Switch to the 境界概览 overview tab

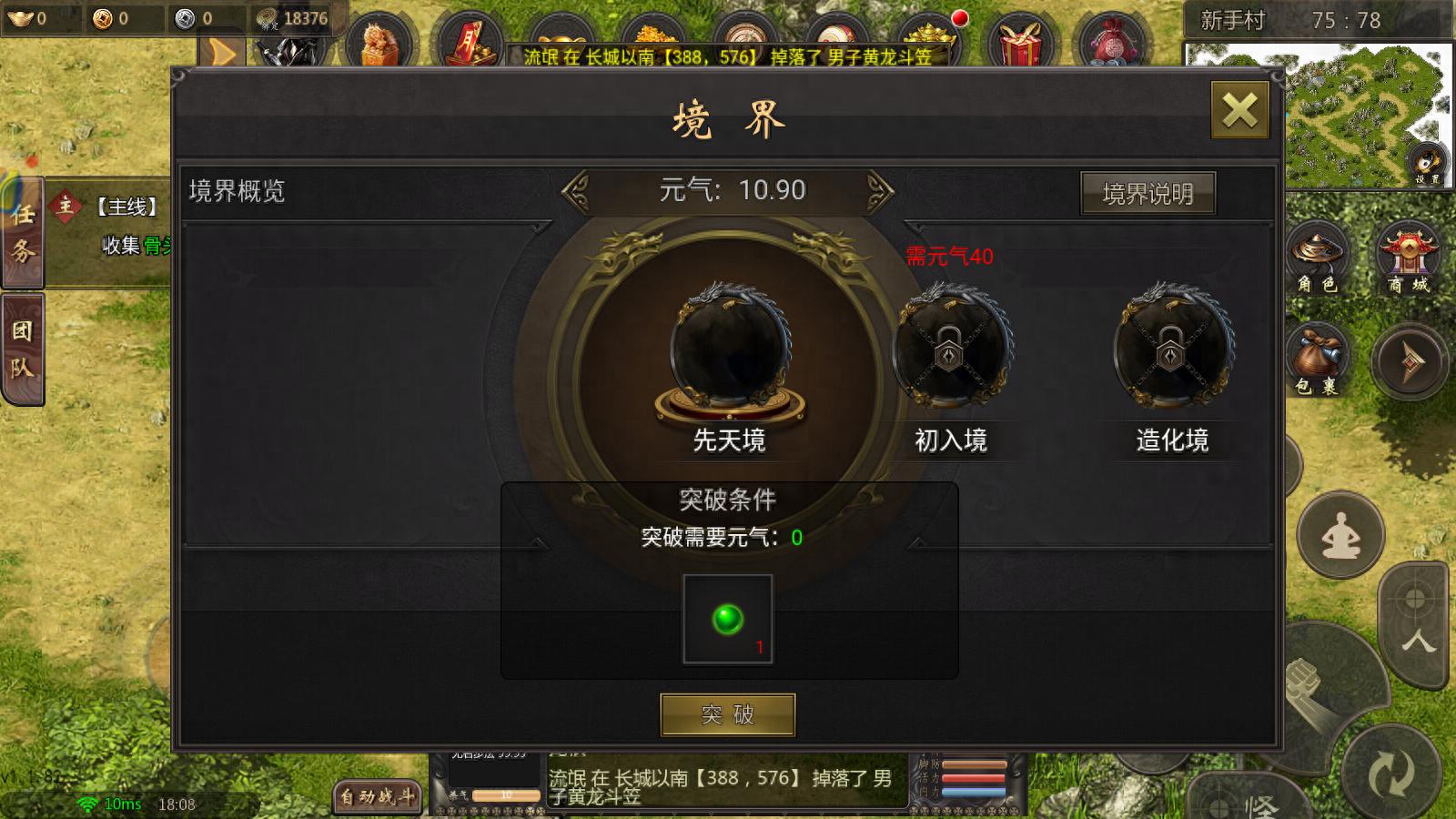point(238,191)
